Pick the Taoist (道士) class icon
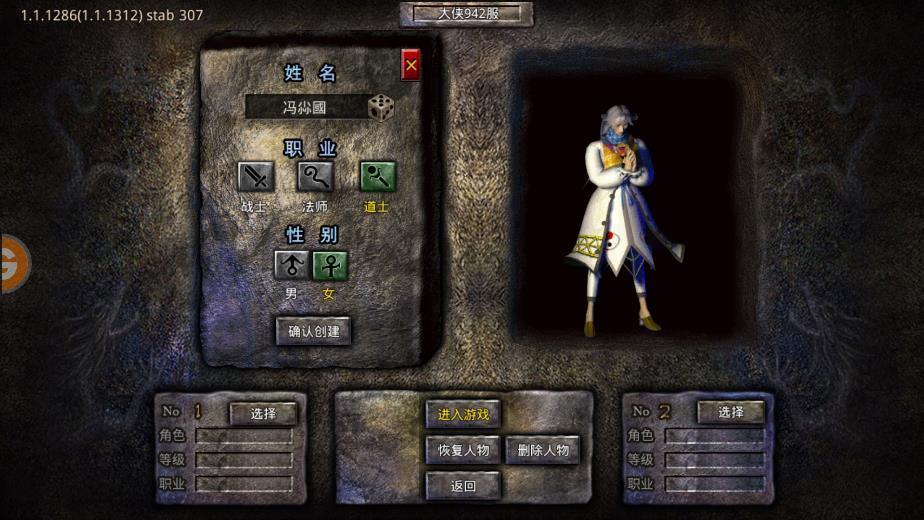This screenshot has width=924, height=520. click(x=377, y=176)
